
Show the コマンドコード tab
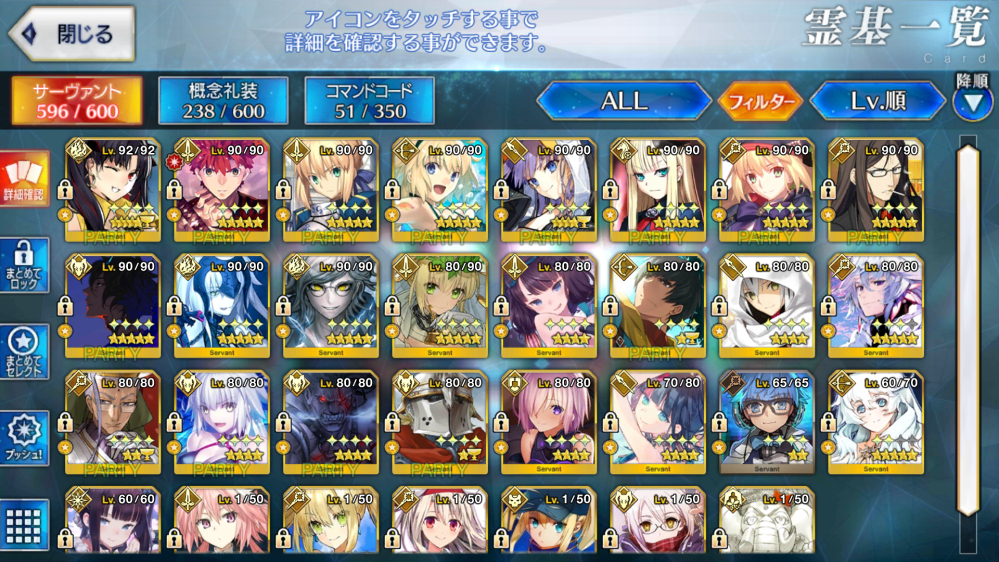369,101
